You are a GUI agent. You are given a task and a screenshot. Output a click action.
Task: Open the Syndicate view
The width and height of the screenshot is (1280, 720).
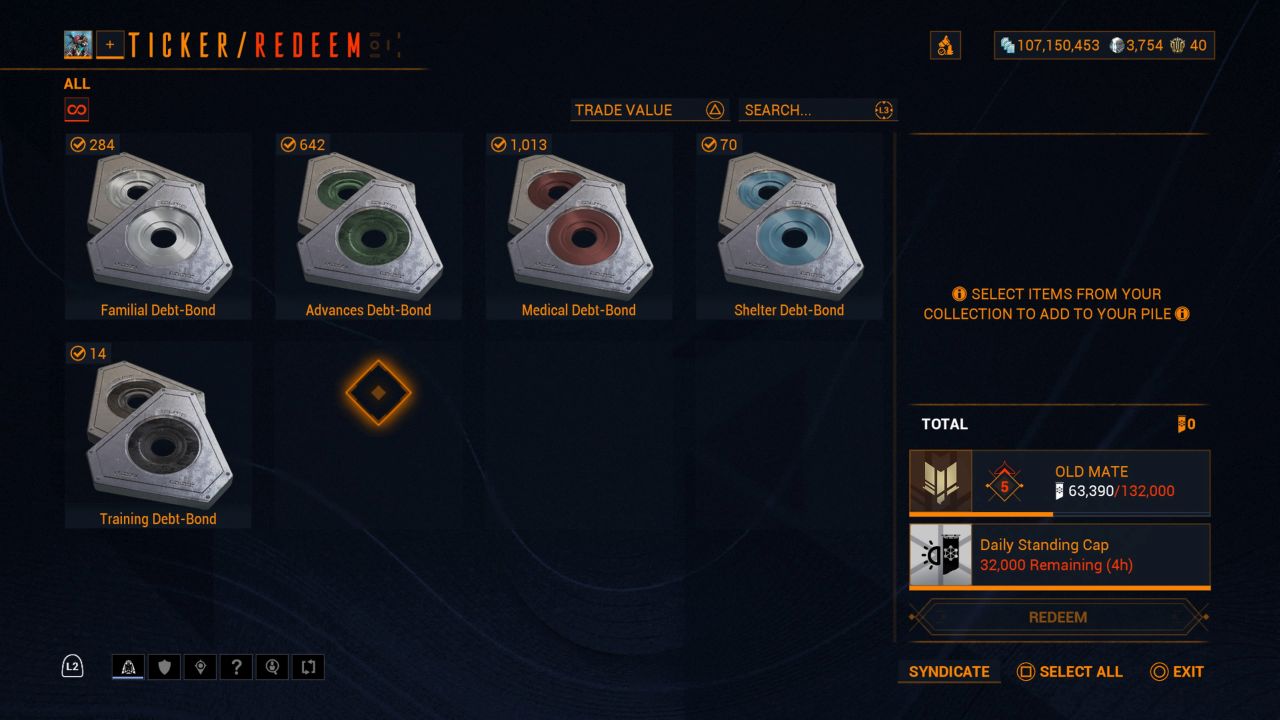coord(949,672)
